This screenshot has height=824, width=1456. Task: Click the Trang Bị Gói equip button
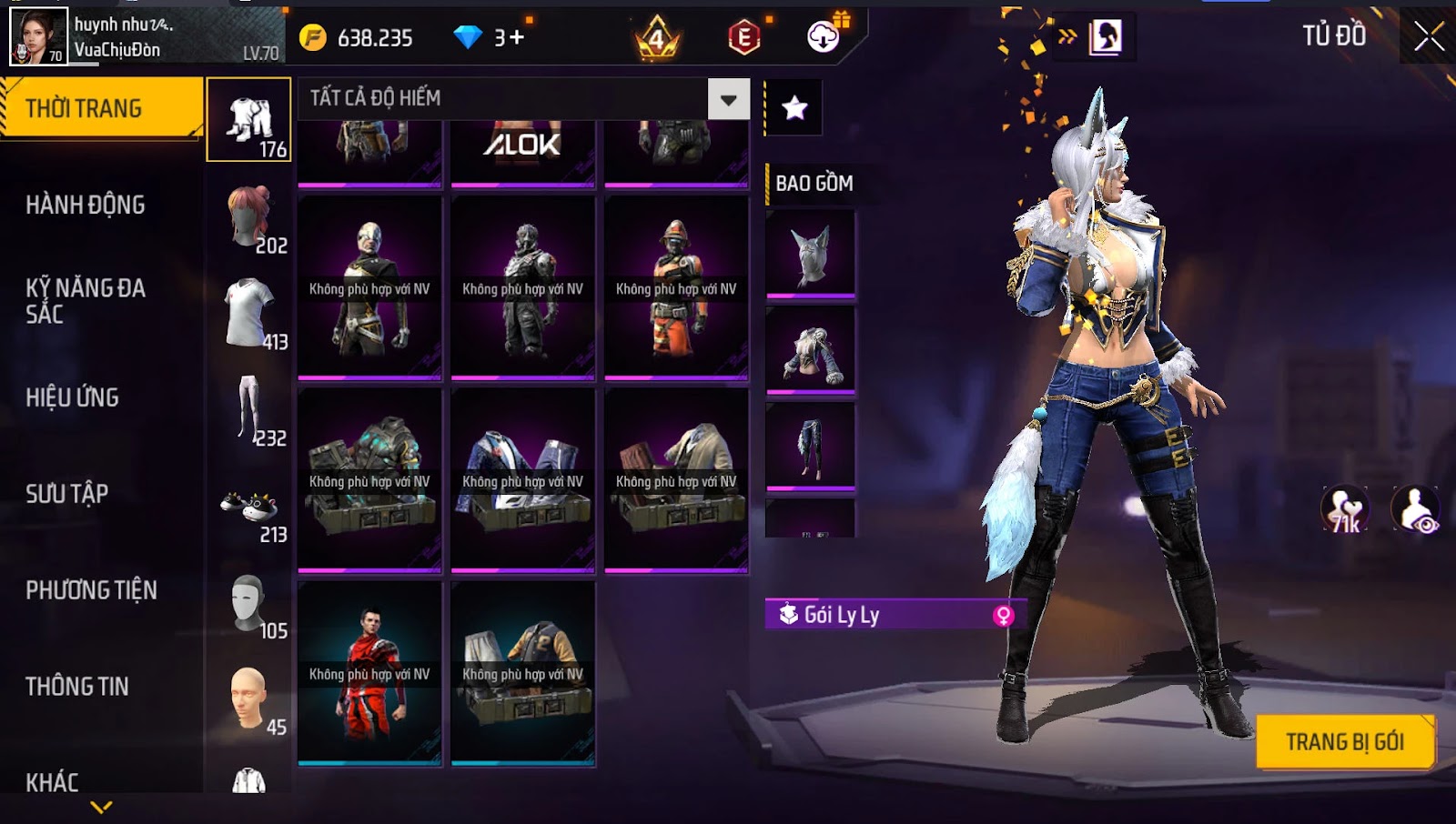coord(1344,742)
